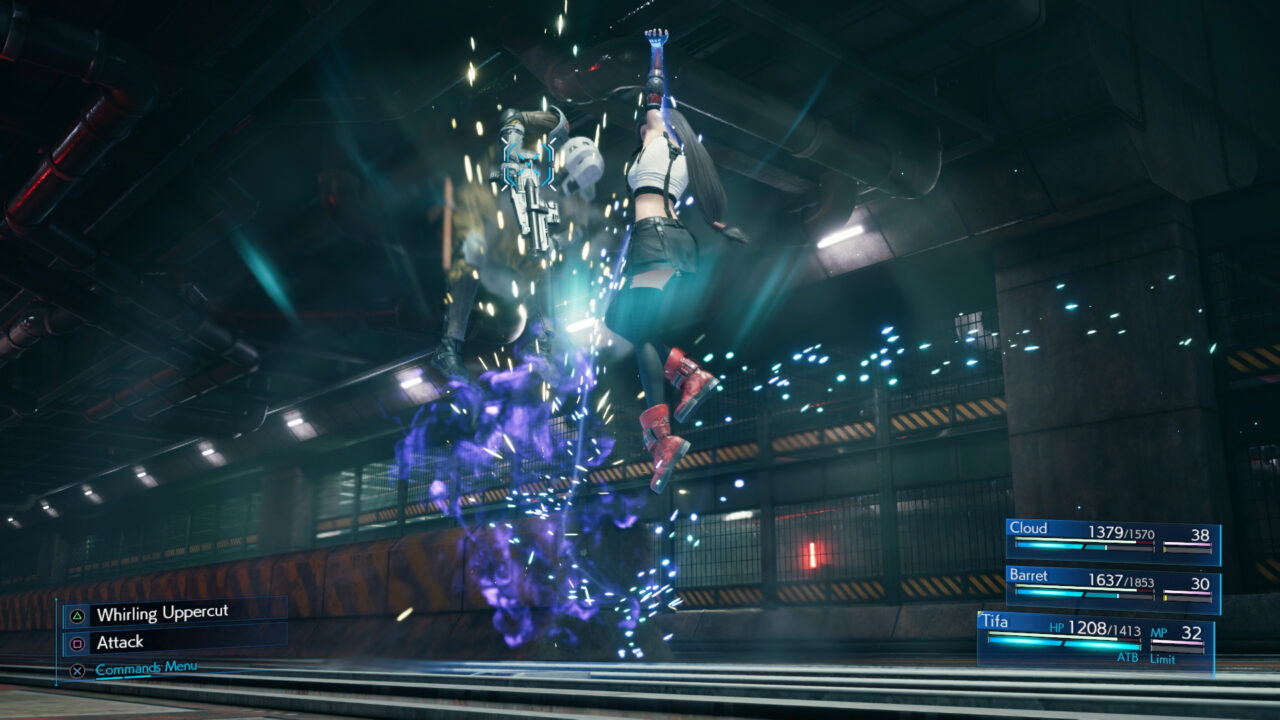The height and width of the screenshot is (720, 1280).
Task: Click Barret's name in his status bar
Action: point(1030,577)
